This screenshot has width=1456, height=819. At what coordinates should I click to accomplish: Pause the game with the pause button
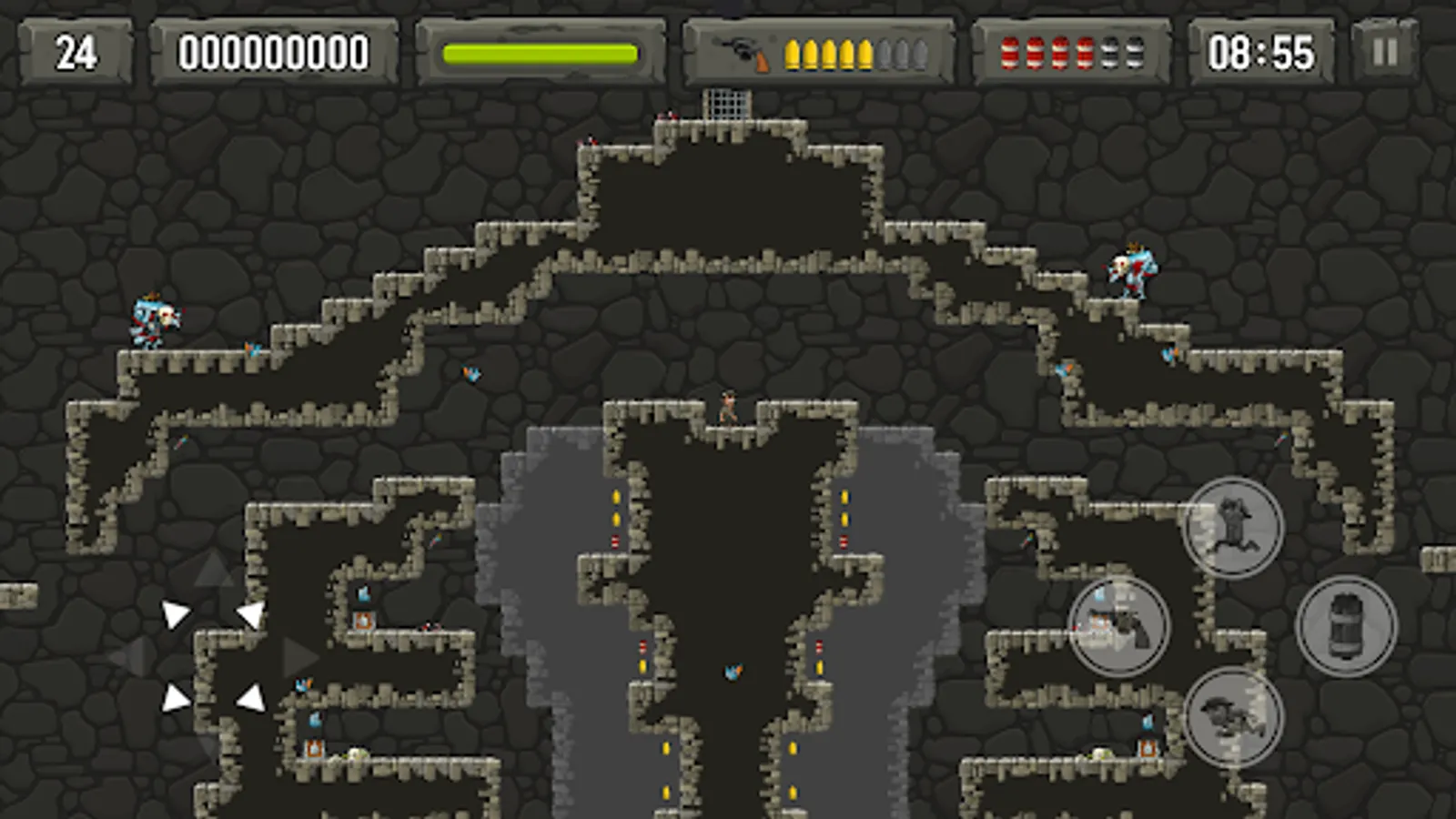pos(1384,52)
